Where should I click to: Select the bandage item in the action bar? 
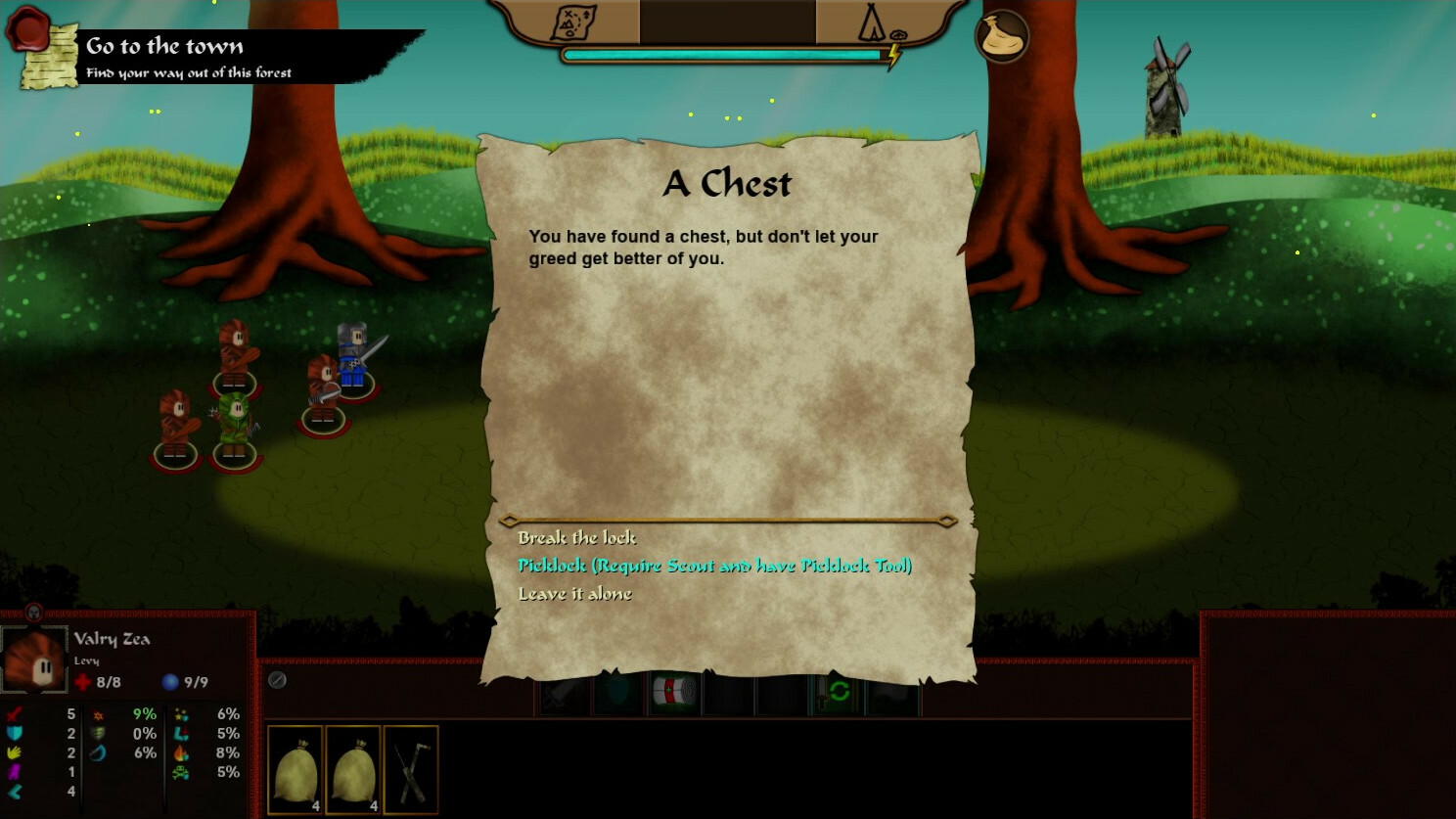(x=673, y=692)
